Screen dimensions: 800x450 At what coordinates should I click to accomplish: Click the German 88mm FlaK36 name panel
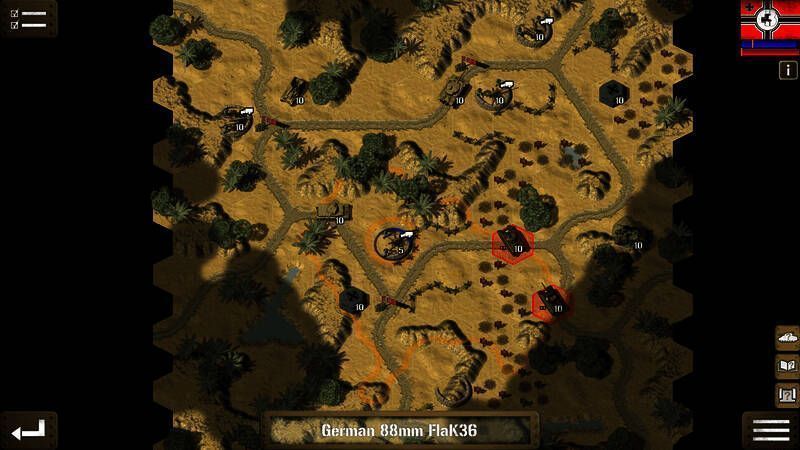(401, 431)
